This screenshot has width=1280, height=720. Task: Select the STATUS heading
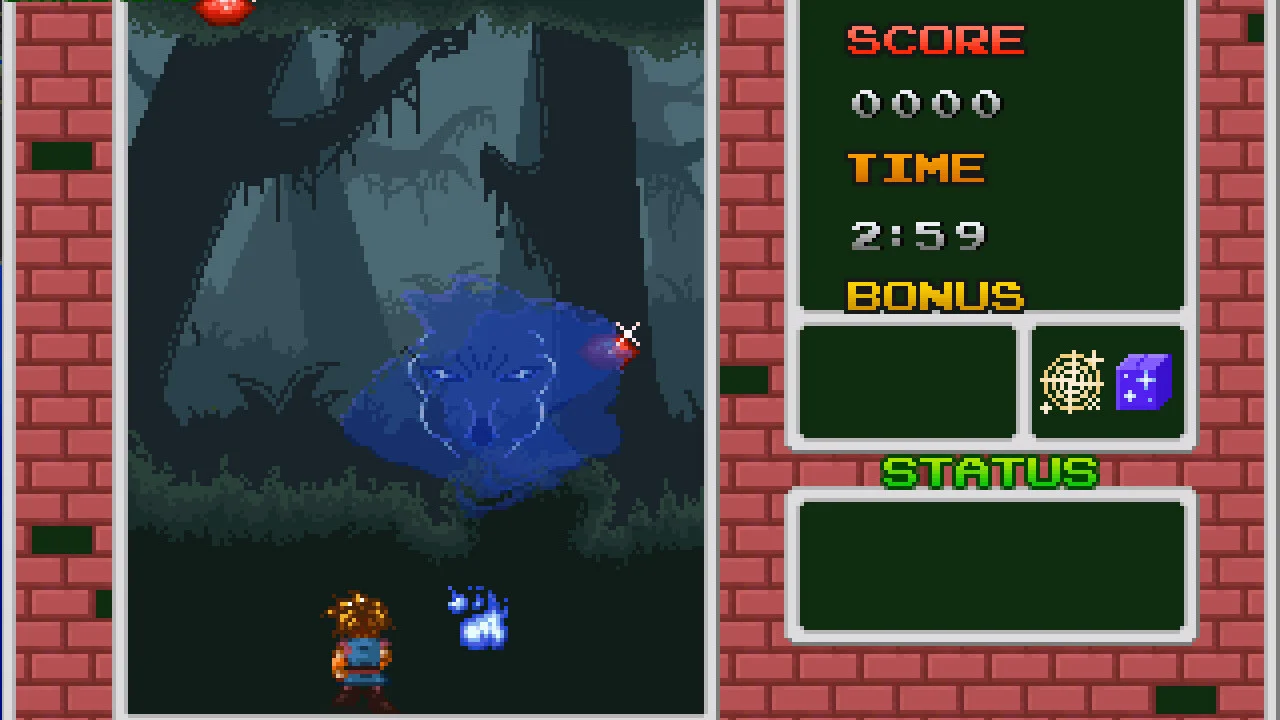[989, 471]
